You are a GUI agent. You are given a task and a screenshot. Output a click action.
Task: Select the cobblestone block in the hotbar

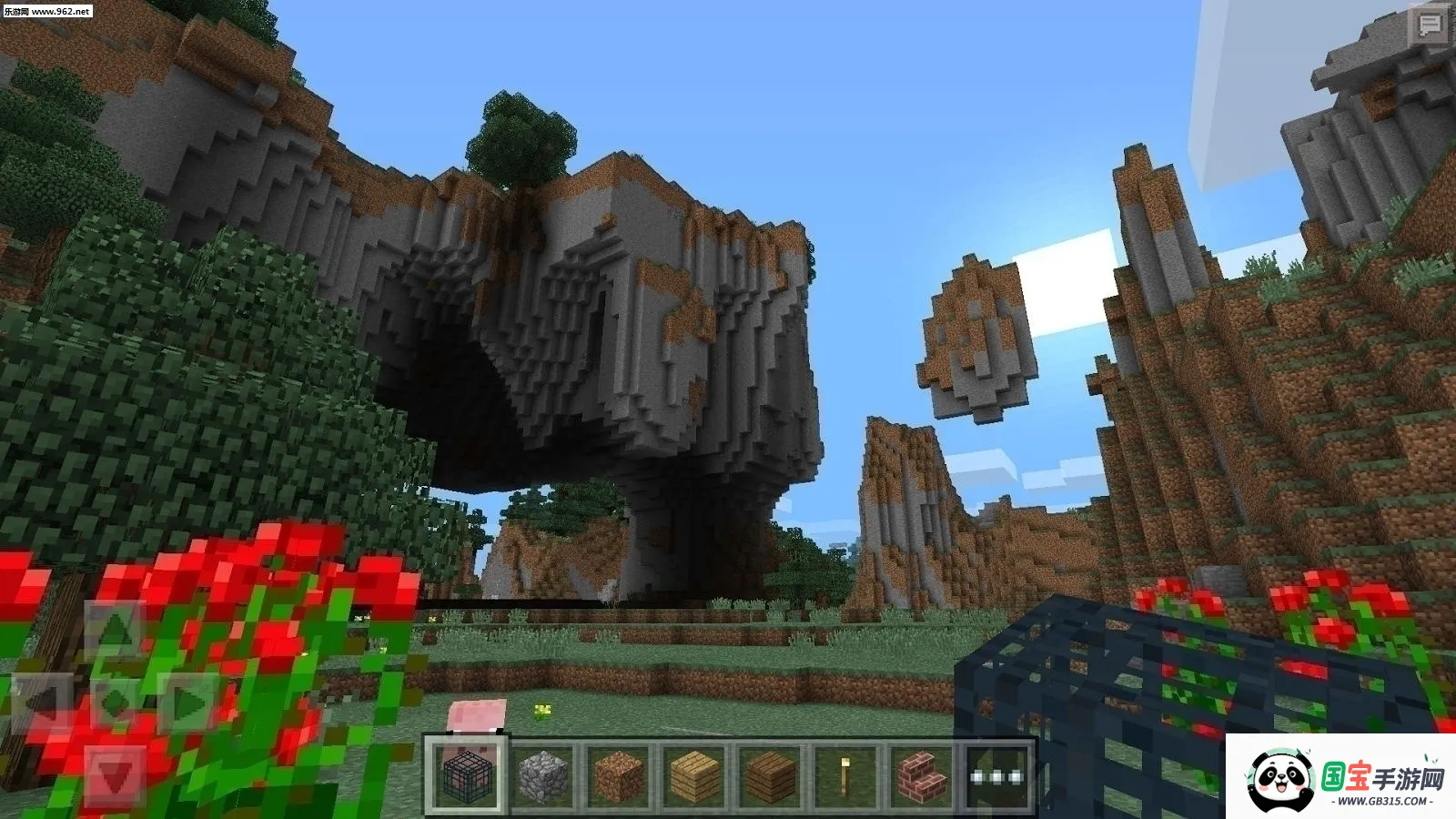pyautogui.click(x=543, y=778)
